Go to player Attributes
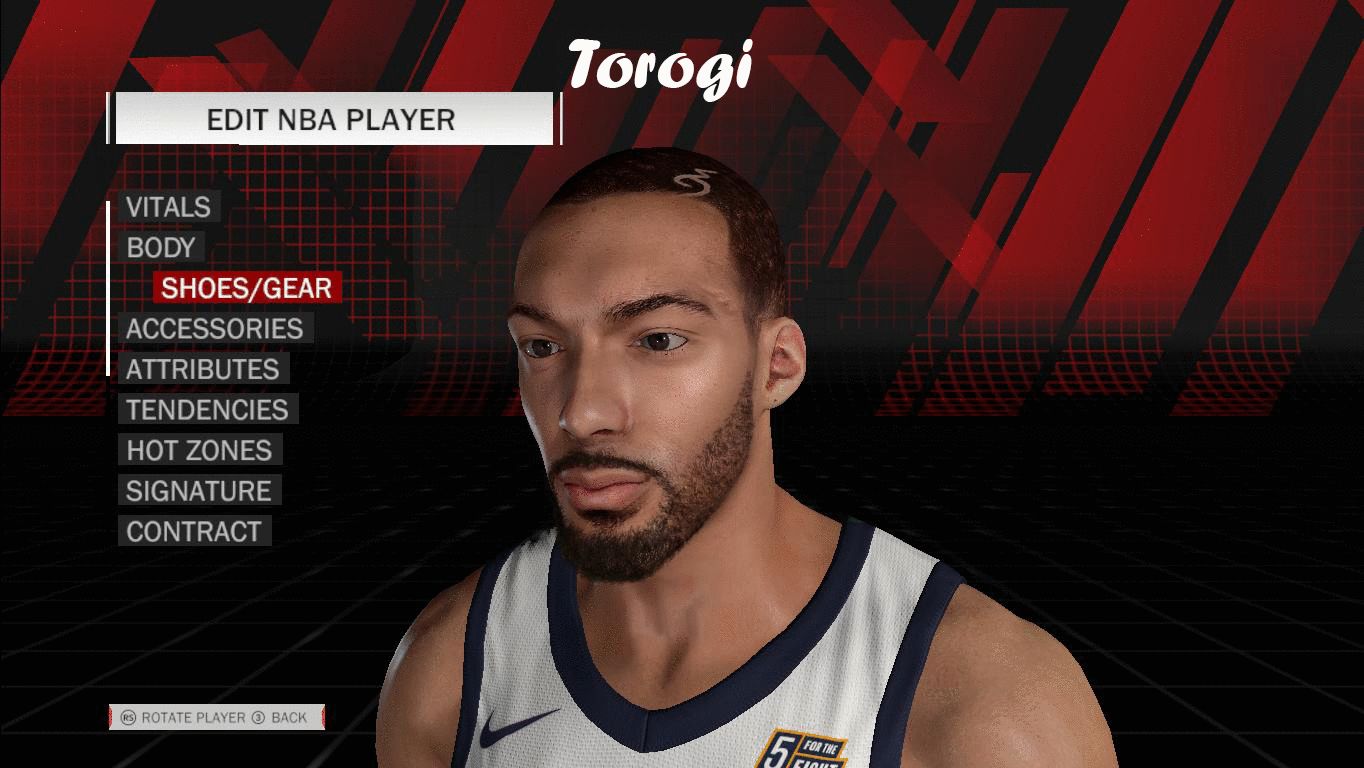Viewport: 1364px width, 768px height. click(202, 369)
